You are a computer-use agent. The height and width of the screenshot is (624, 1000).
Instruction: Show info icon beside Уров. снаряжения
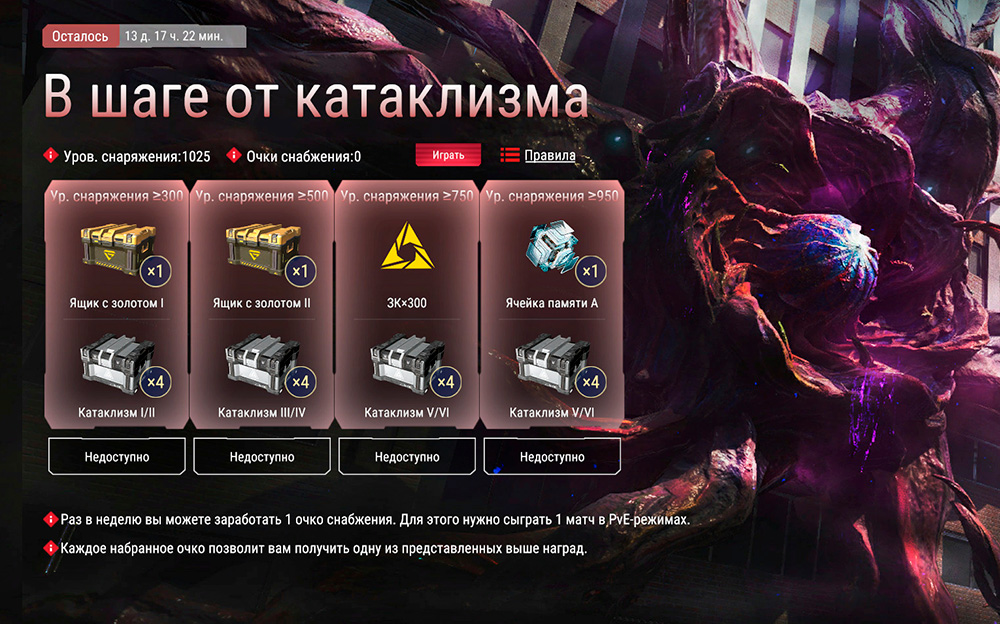49,155
